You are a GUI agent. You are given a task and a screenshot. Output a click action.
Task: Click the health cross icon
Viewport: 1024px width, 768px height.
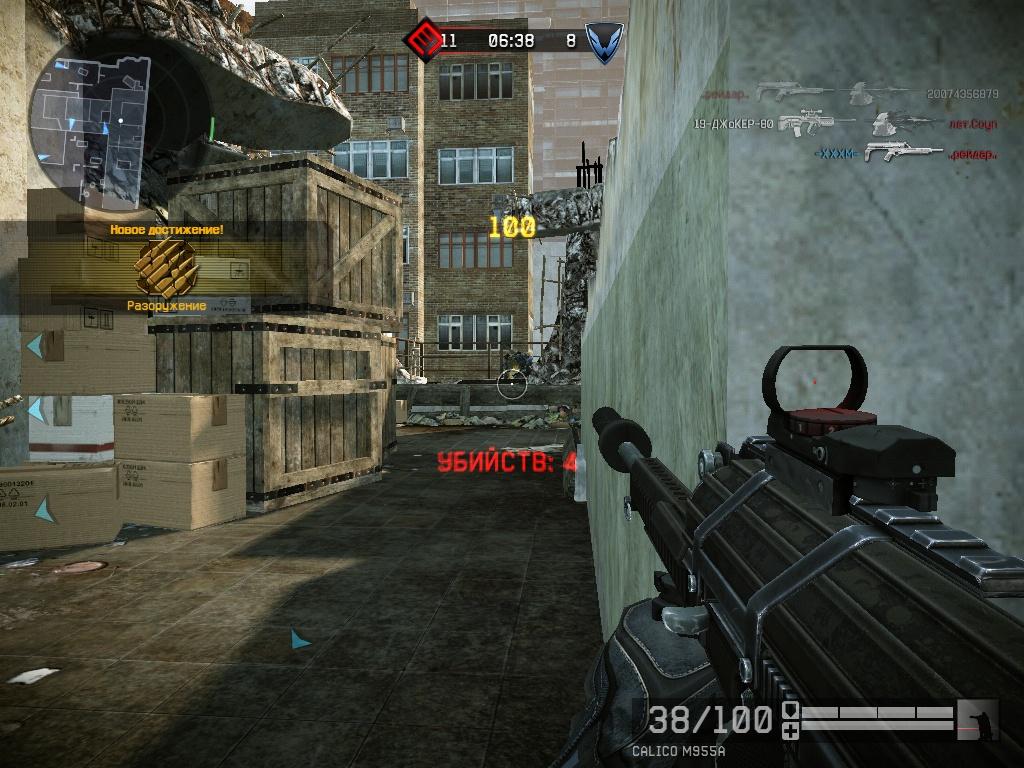[x=790, y=731]
